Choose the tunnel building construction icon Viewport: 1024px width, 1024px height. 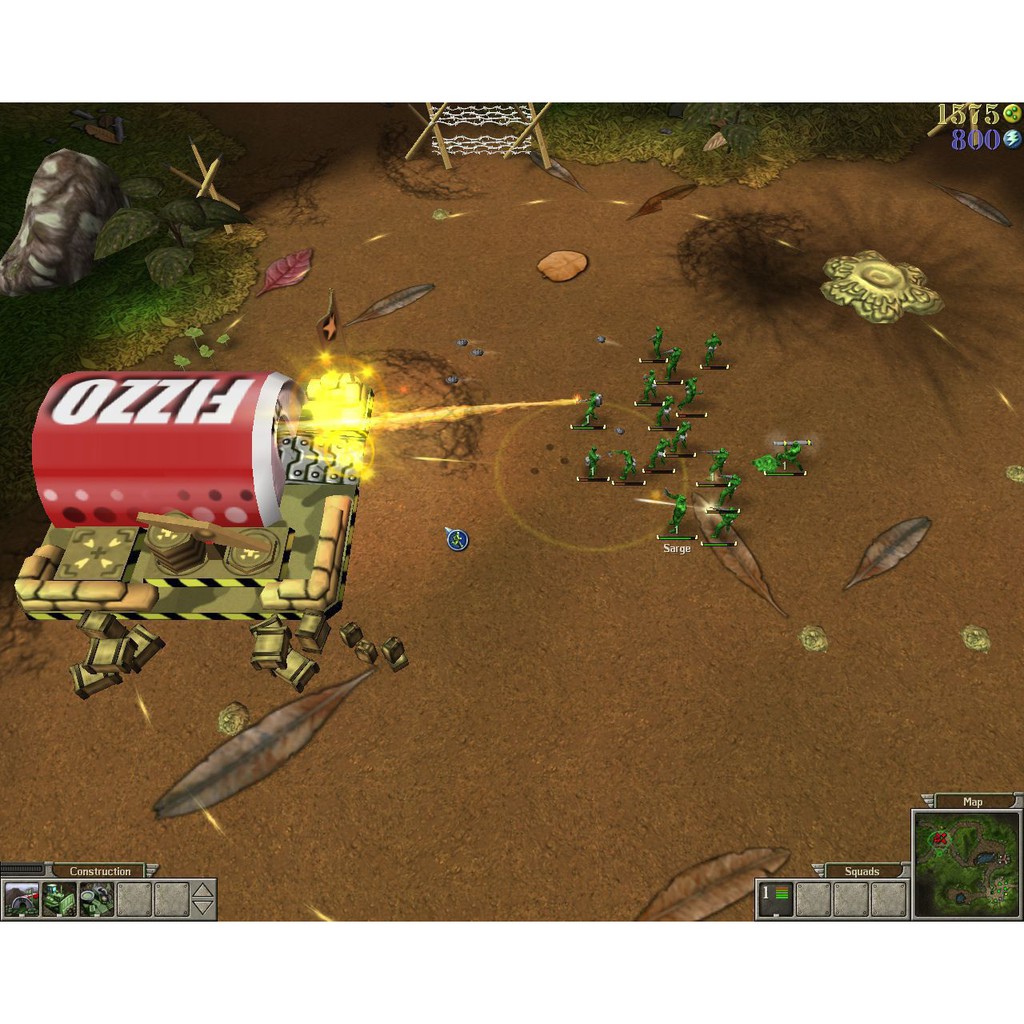[x=21, y=899]
